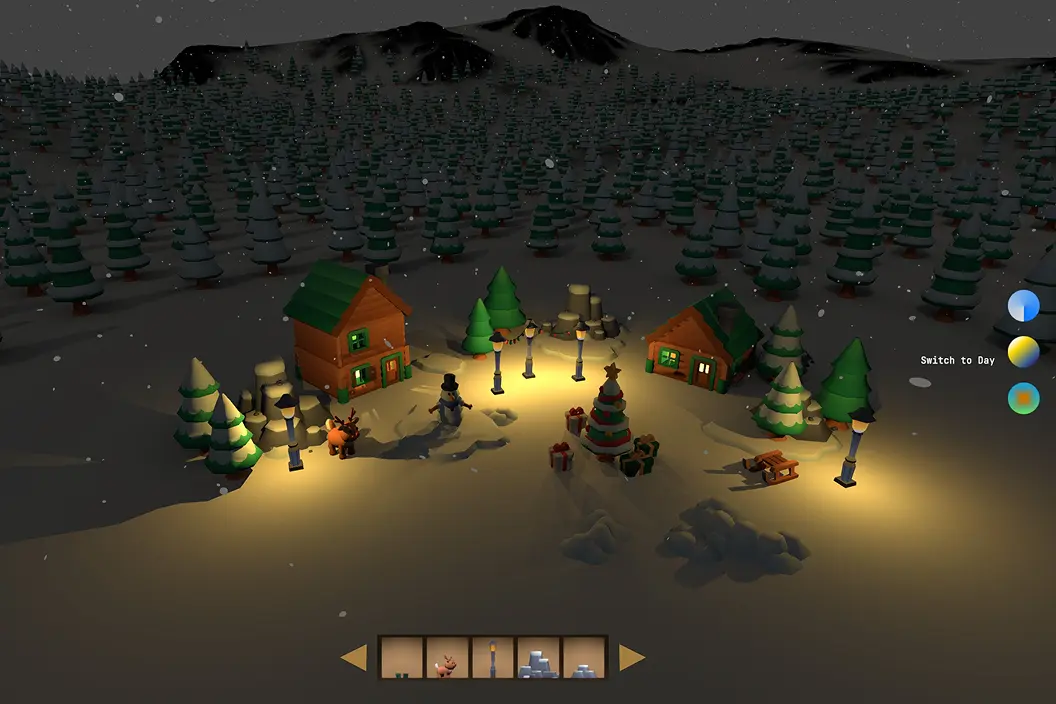Screen dimensions: 1056x704
Task: Toggle the yellow-blue Switch to Day button
Action: point(1023,352)
